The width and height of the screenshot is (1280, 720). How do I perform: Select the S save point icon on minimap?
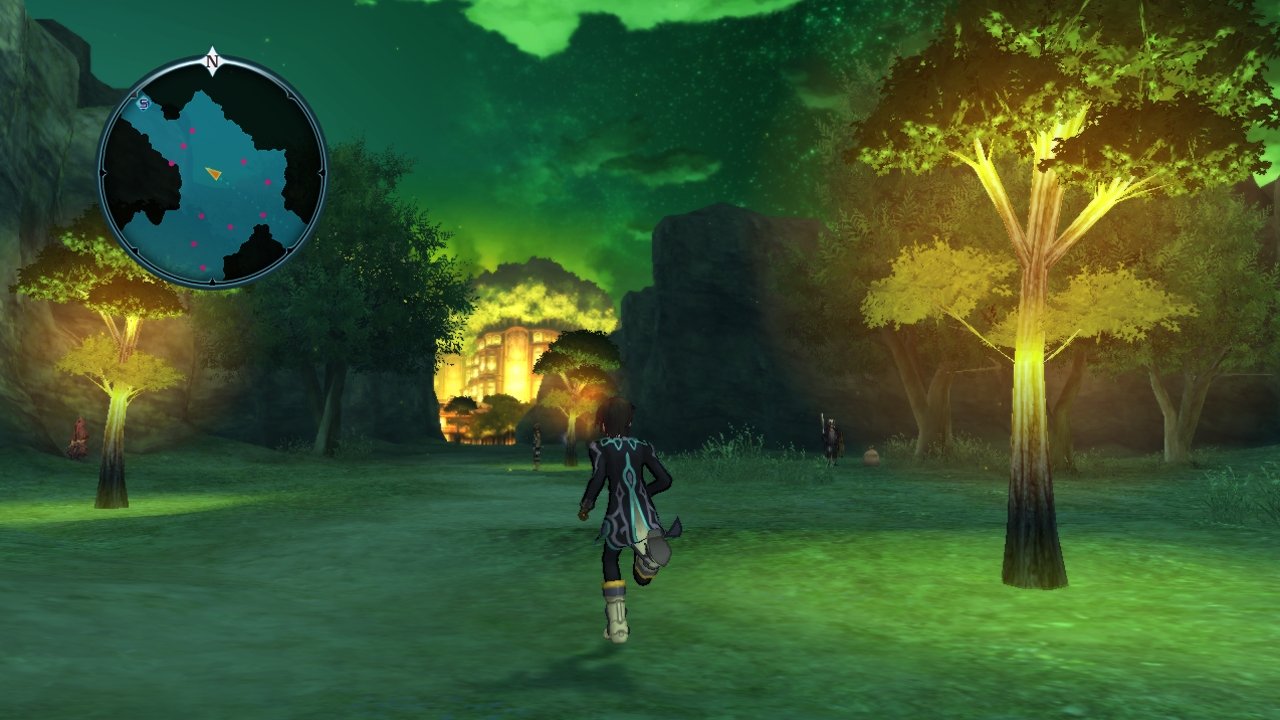142,104
